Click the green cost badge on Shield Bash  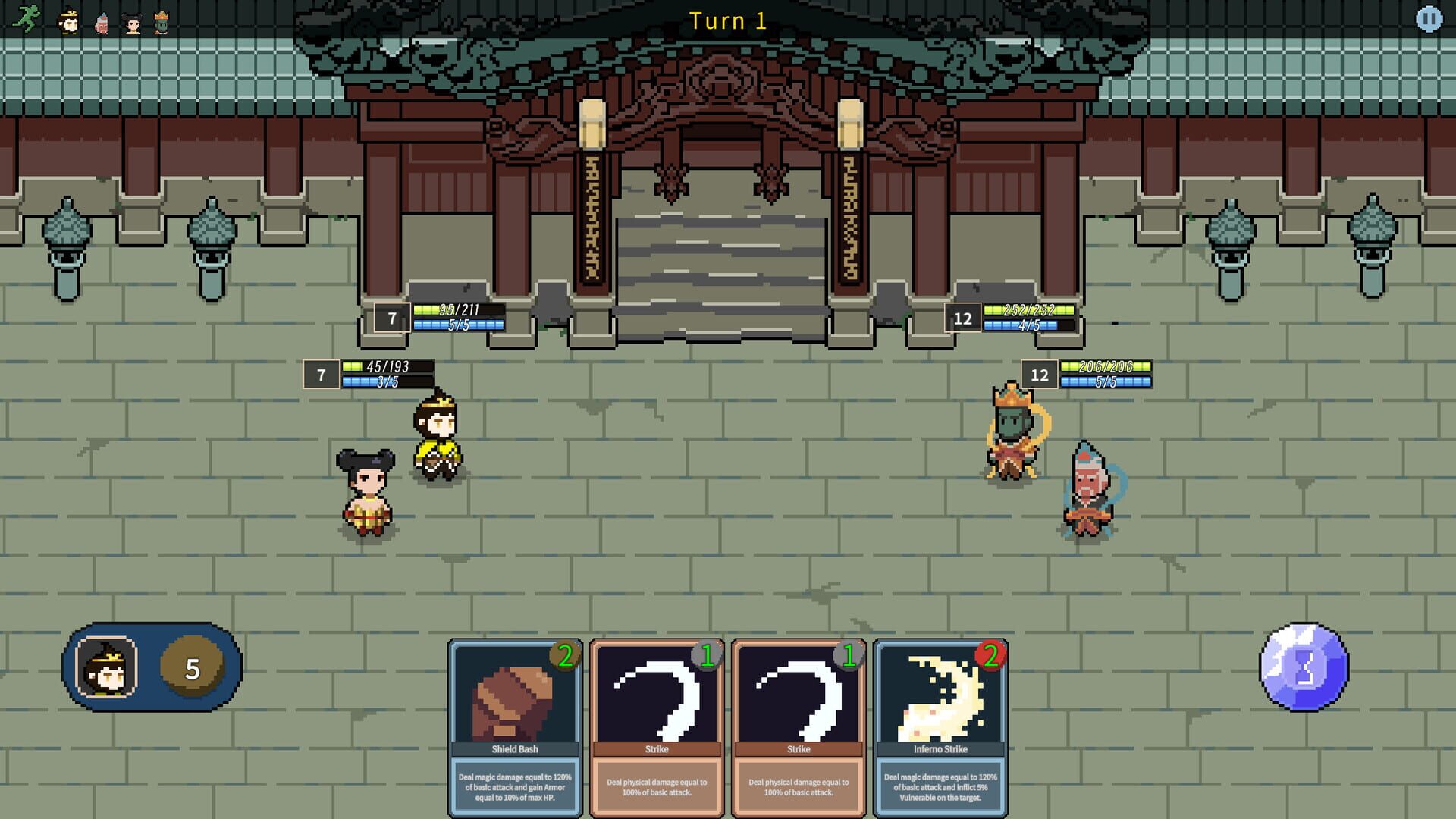pos(566,657)
